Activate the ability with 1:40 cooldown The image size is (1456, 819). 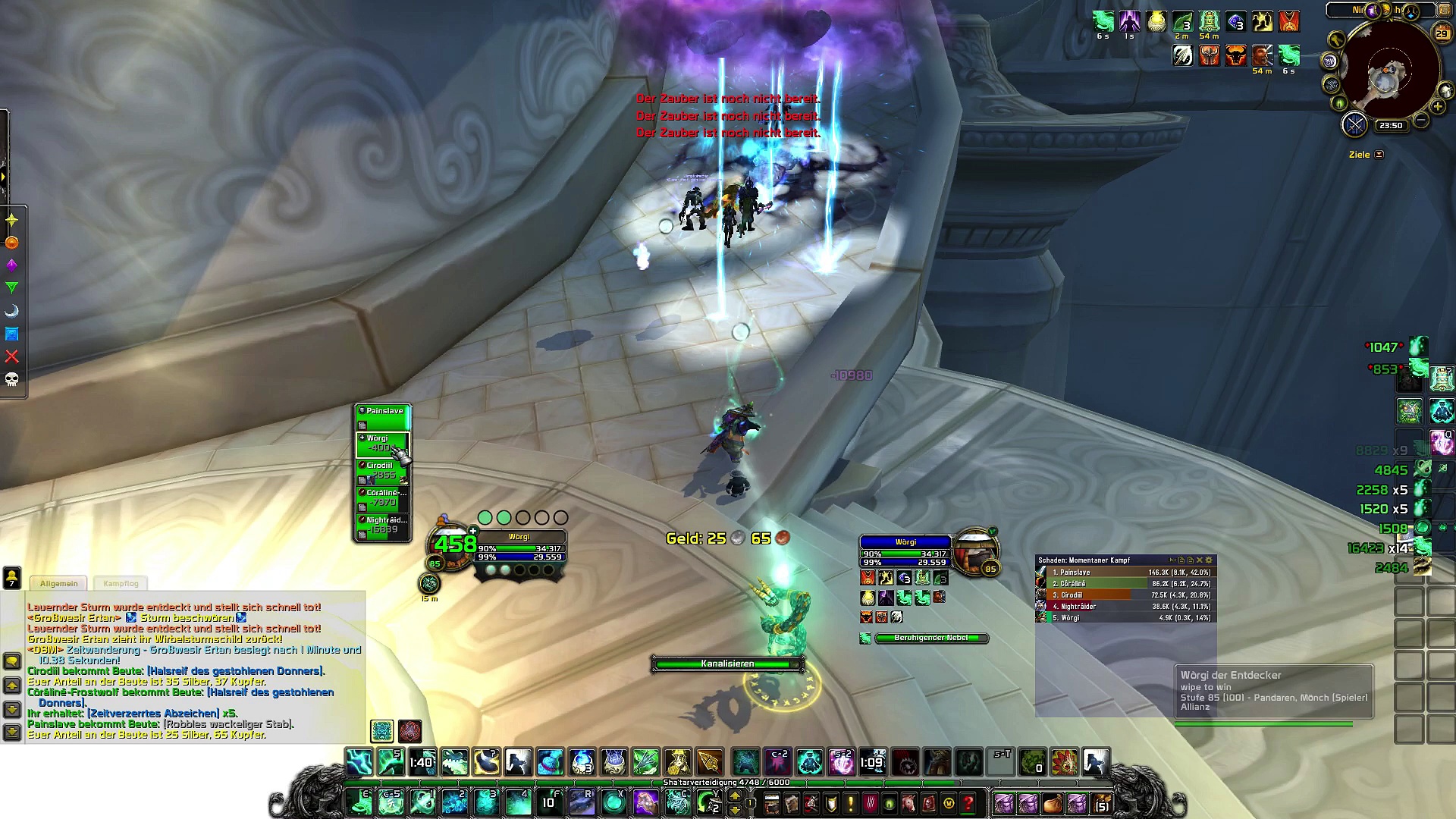pos(422,762)
